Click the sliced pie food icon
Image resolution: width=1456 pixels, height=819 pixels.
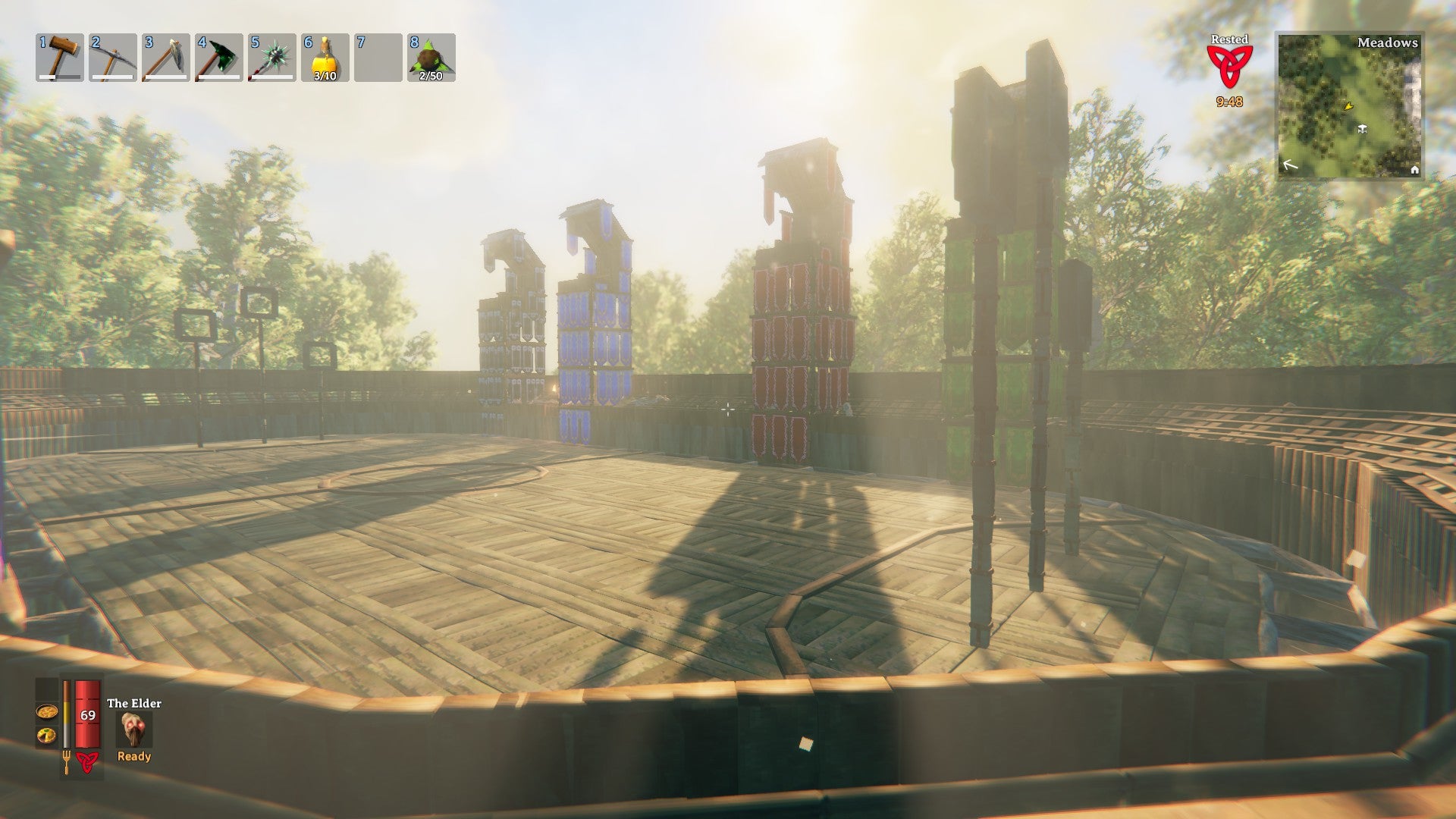[x=46, y=735]
